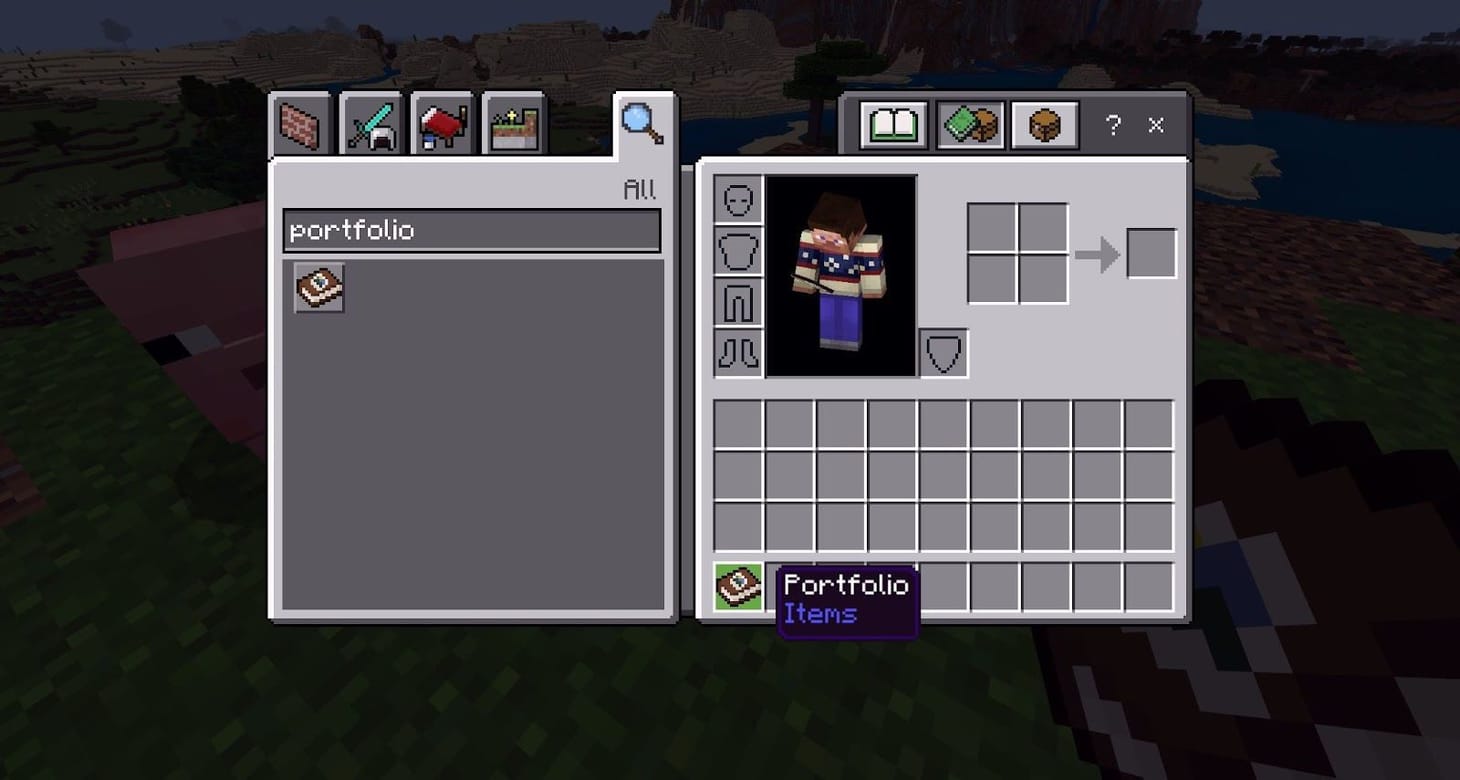The width and height of the screenshot is (1460, 780).
Task: Click the helmet armor slot icon
Action: (x=738, y=198)
